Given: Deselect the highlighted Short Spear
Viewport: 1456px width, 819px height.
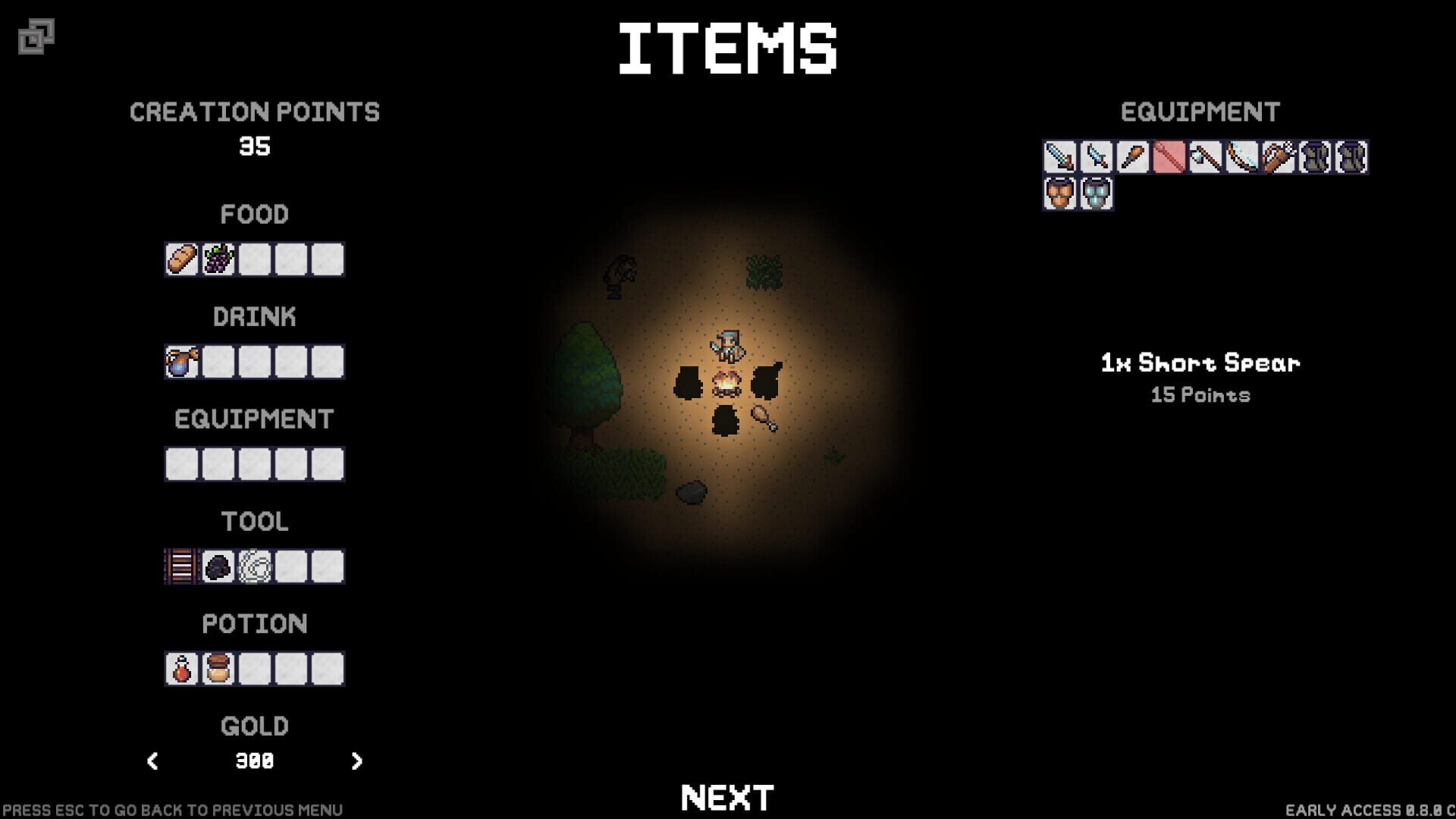Looking at the screenshot, I should 1170,156.
